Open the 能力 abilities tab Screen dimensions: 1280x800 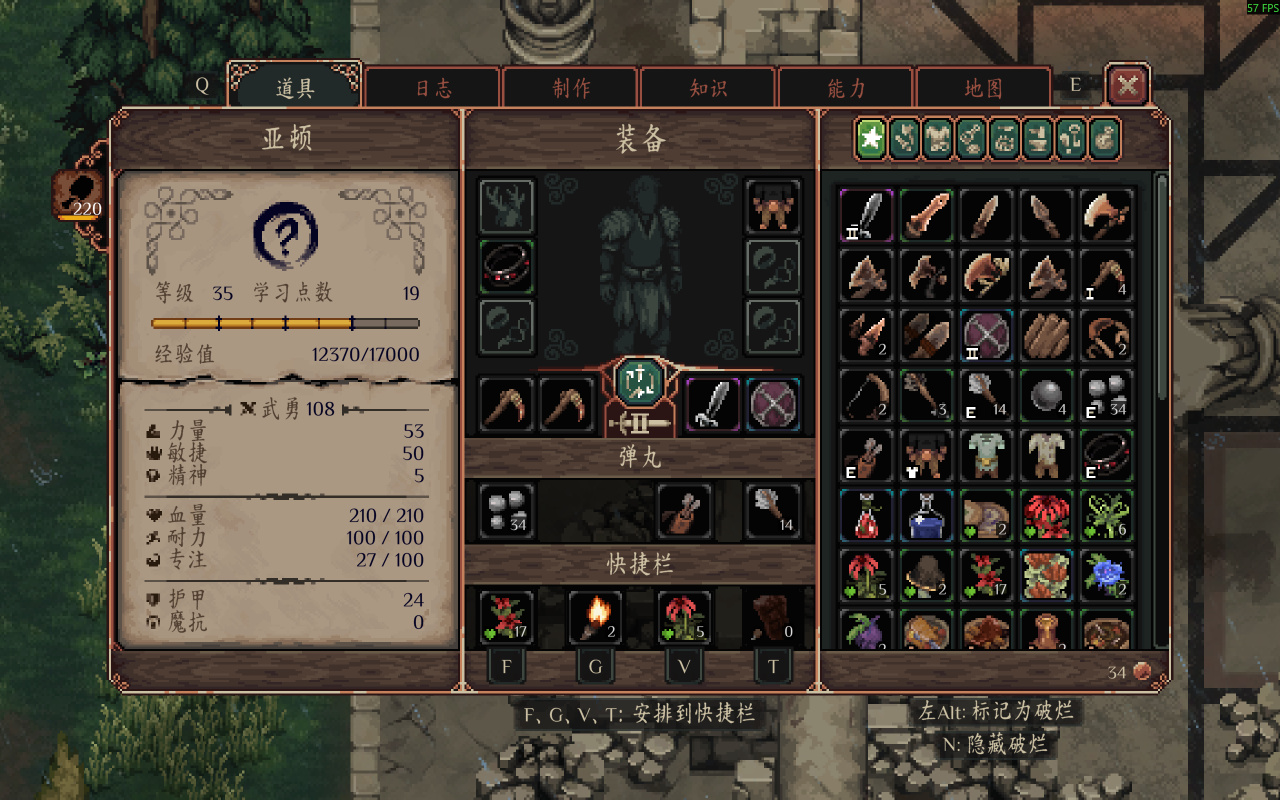tap(846, 87)
